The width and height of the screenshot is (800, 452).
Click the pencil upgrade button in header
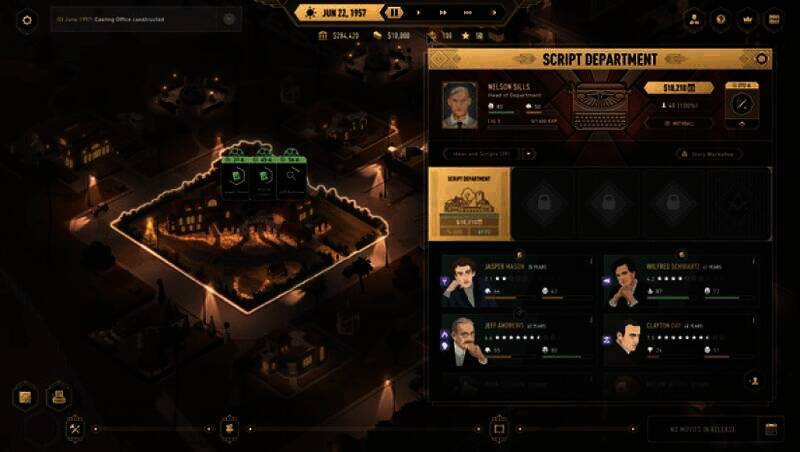(742, 104)
